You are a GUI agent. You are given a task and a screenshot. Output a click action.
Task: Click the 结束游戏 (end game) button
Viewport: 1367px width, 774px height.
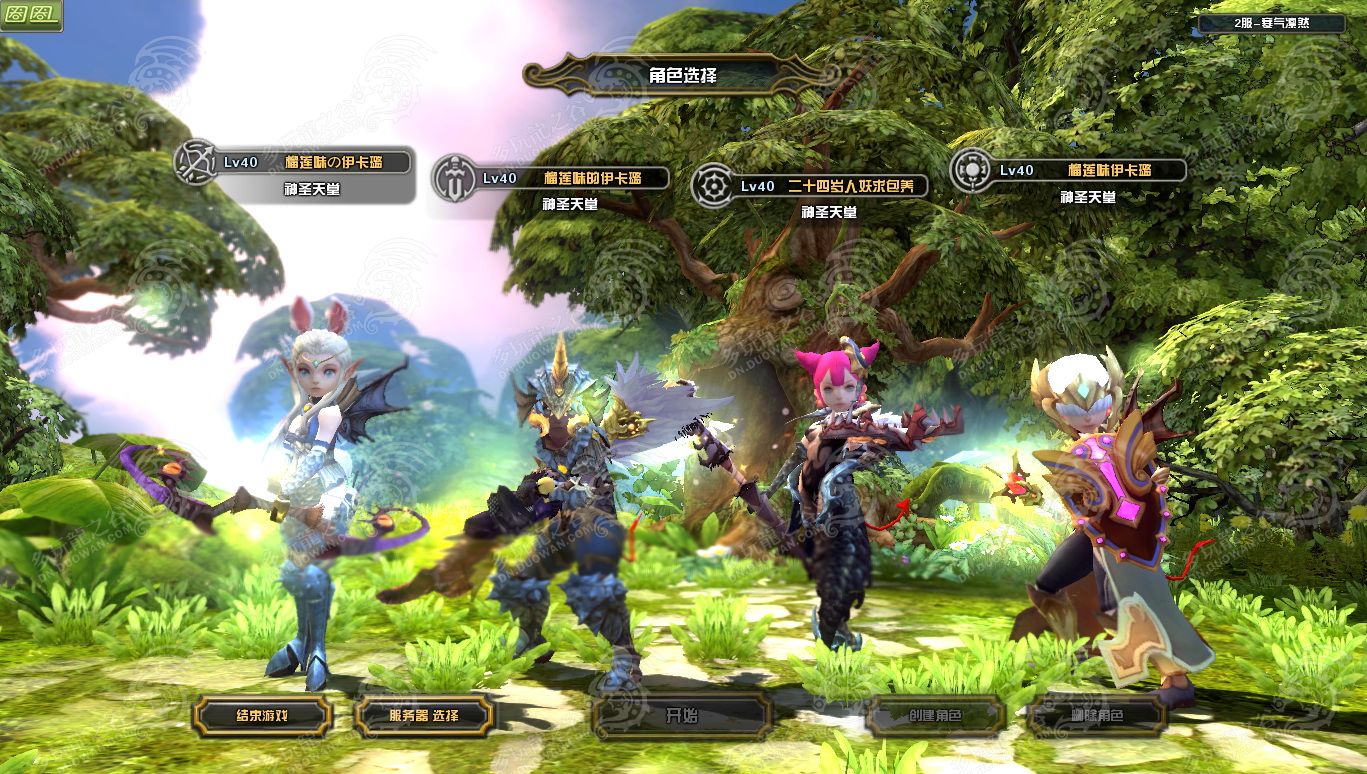click(x=262, y=716)
